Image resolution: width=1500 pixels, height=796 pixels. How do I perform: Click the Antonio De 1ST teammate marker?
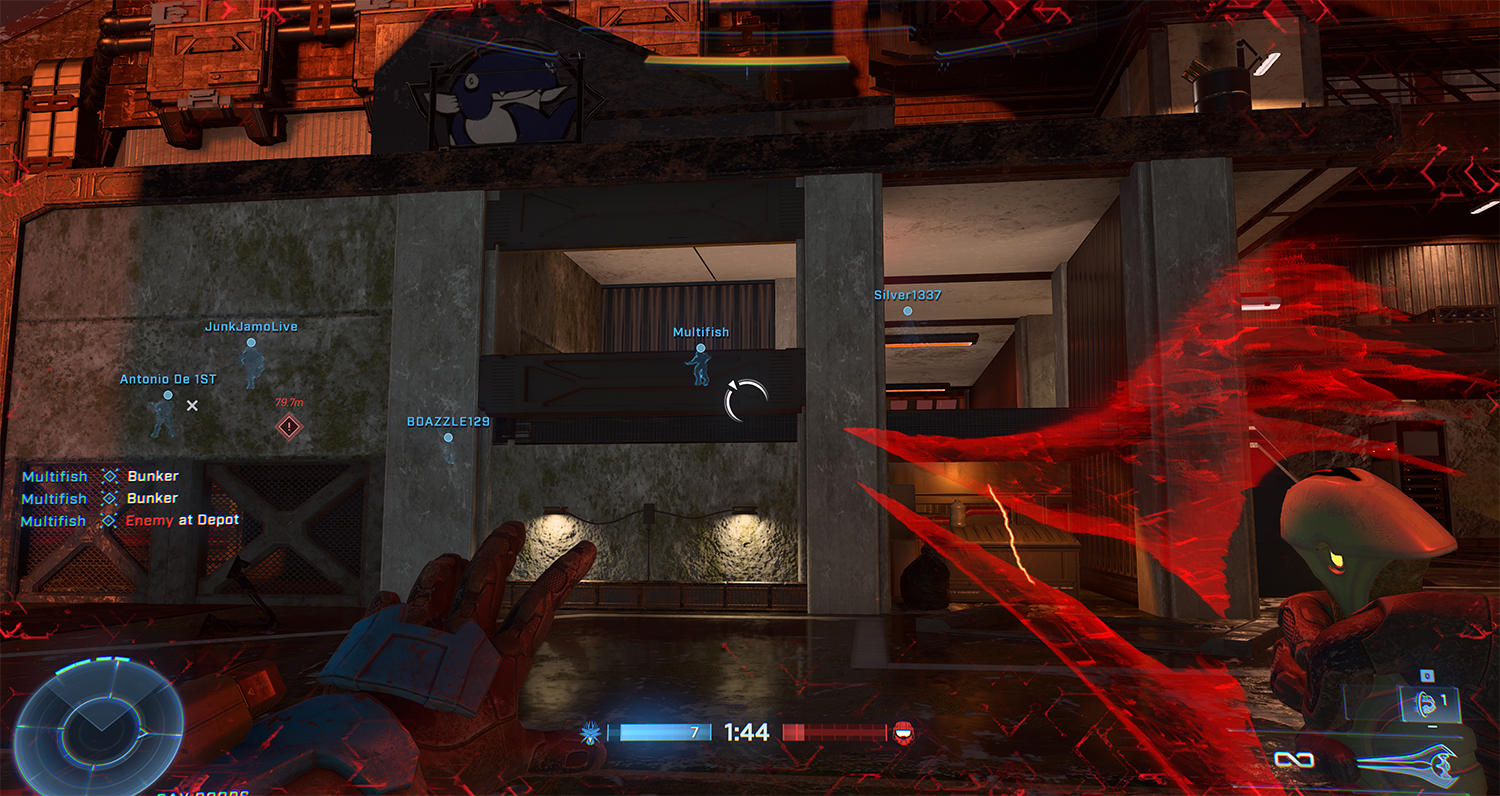point(167,396)
